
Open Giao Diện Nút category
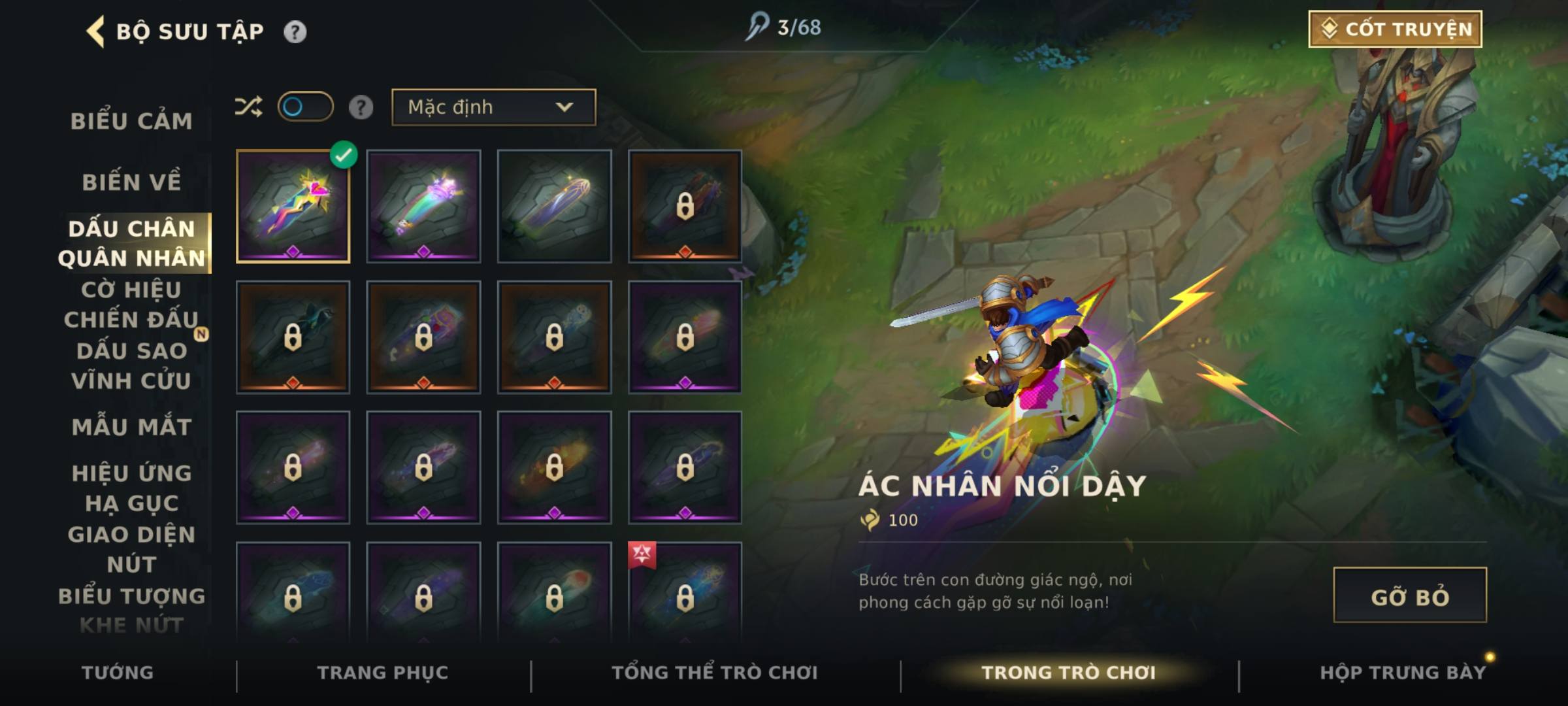(131, 549)
